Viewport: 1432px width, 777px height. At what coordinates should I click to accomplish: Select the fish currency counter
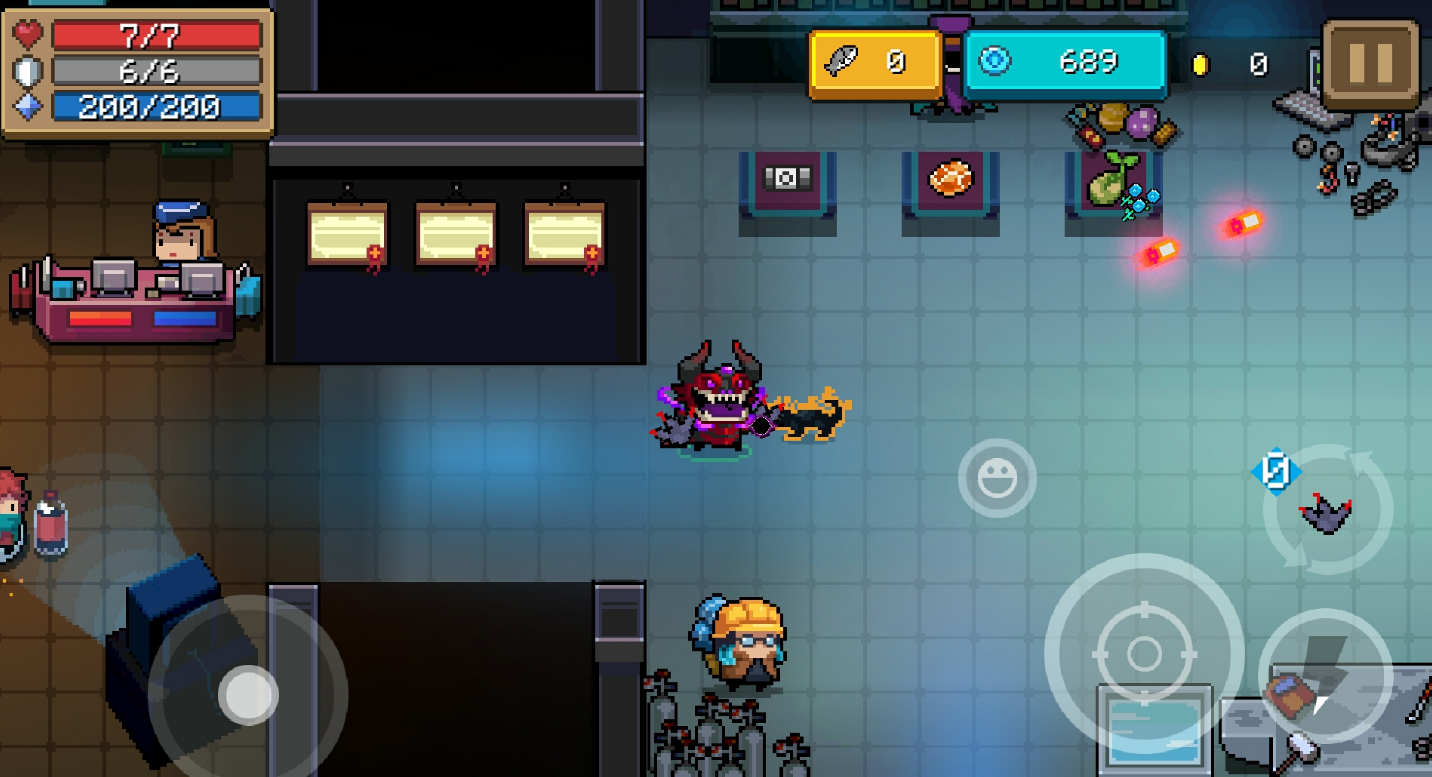(x=874, y=64)
